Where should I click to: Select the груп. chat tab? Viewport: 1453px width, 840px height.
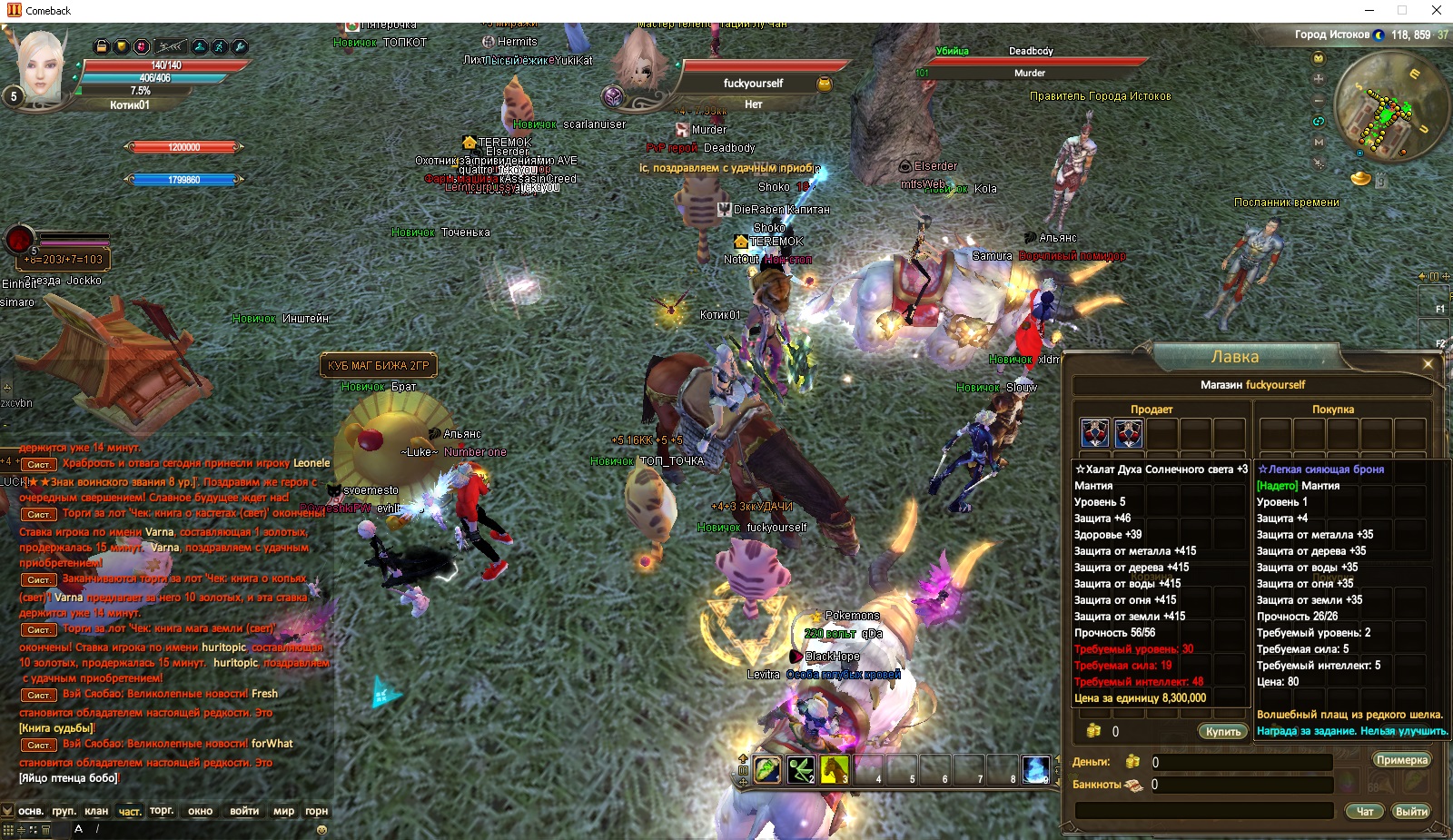point(64,811)
